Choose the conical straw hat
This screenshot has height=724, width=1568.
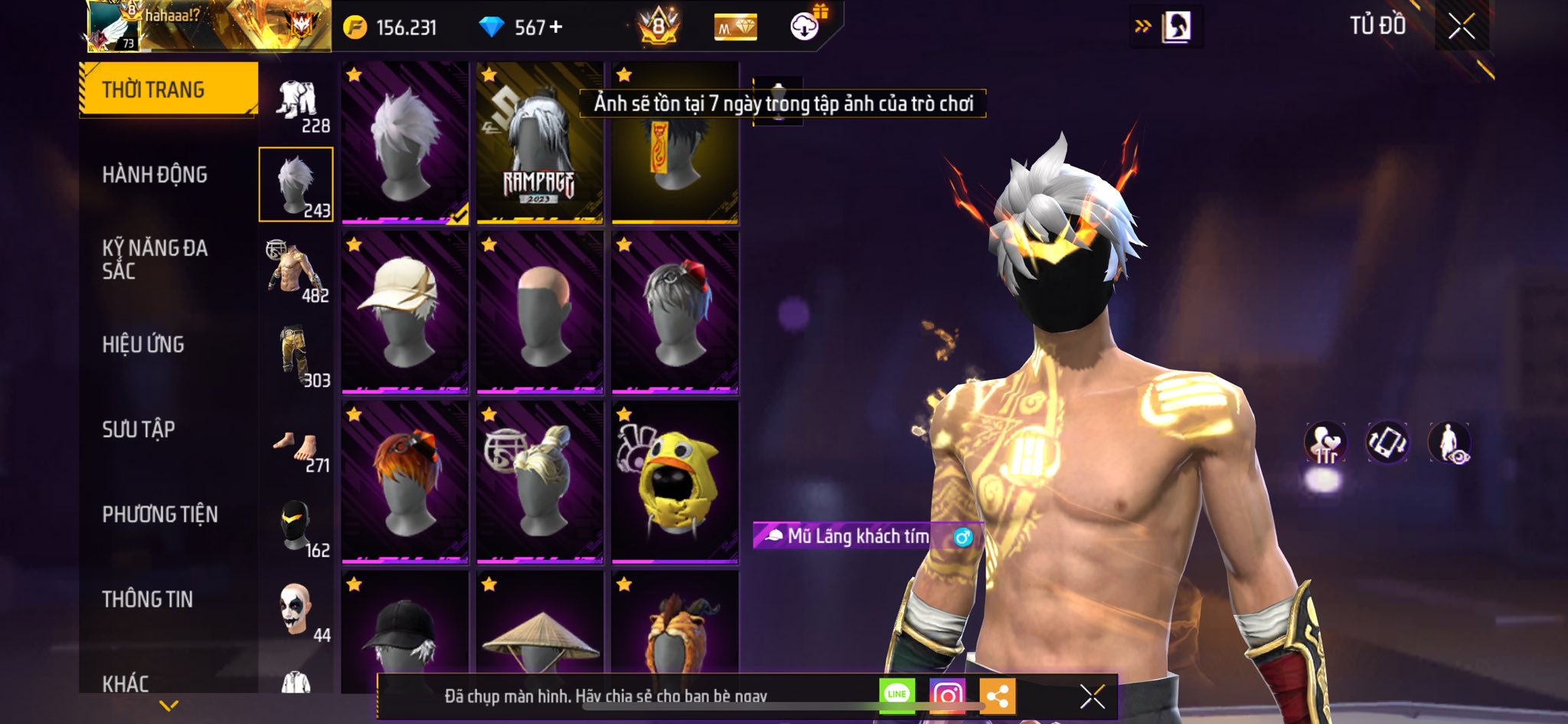539,636
